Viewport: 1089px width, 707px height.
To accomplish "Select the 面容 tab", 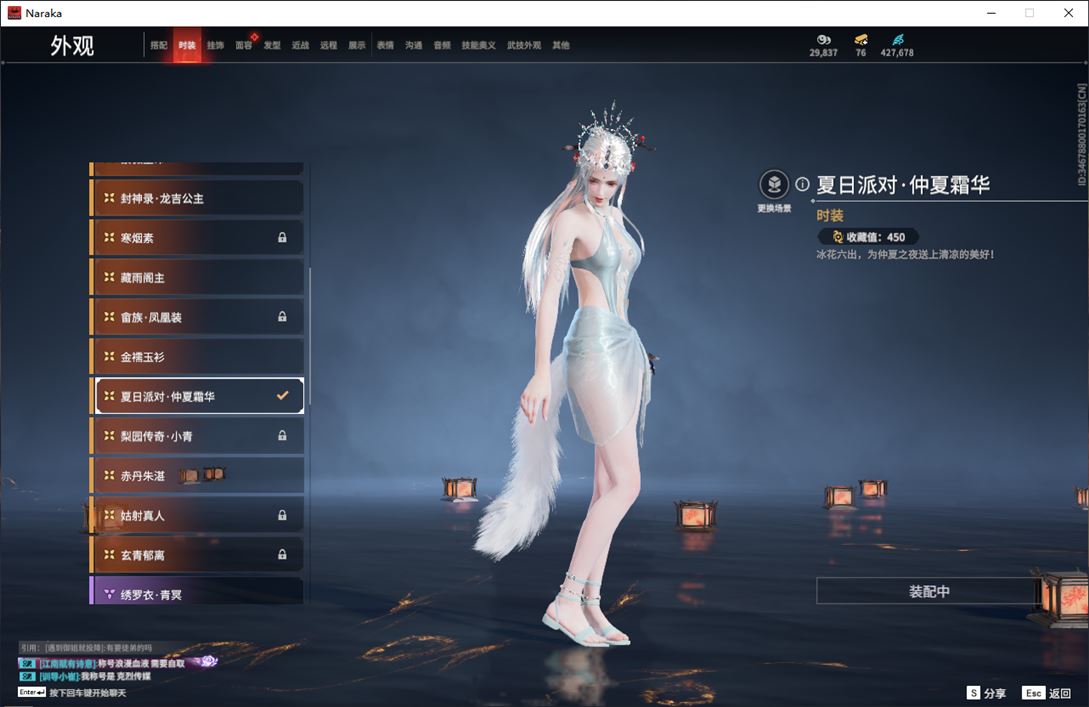I will click(x=244, y=46).
